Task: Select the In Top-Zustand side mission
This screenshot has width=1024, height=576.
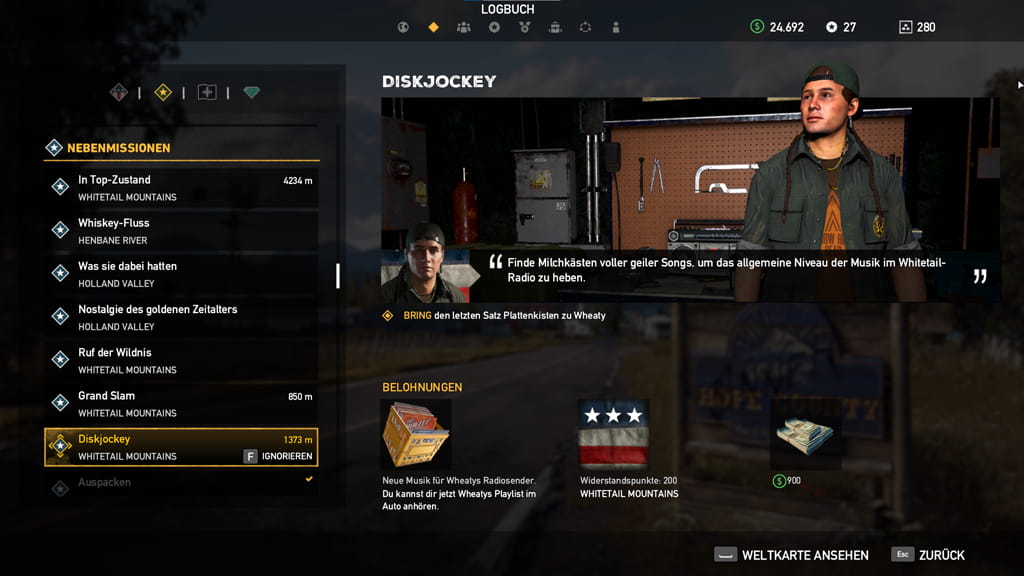Action: point(182,187)
